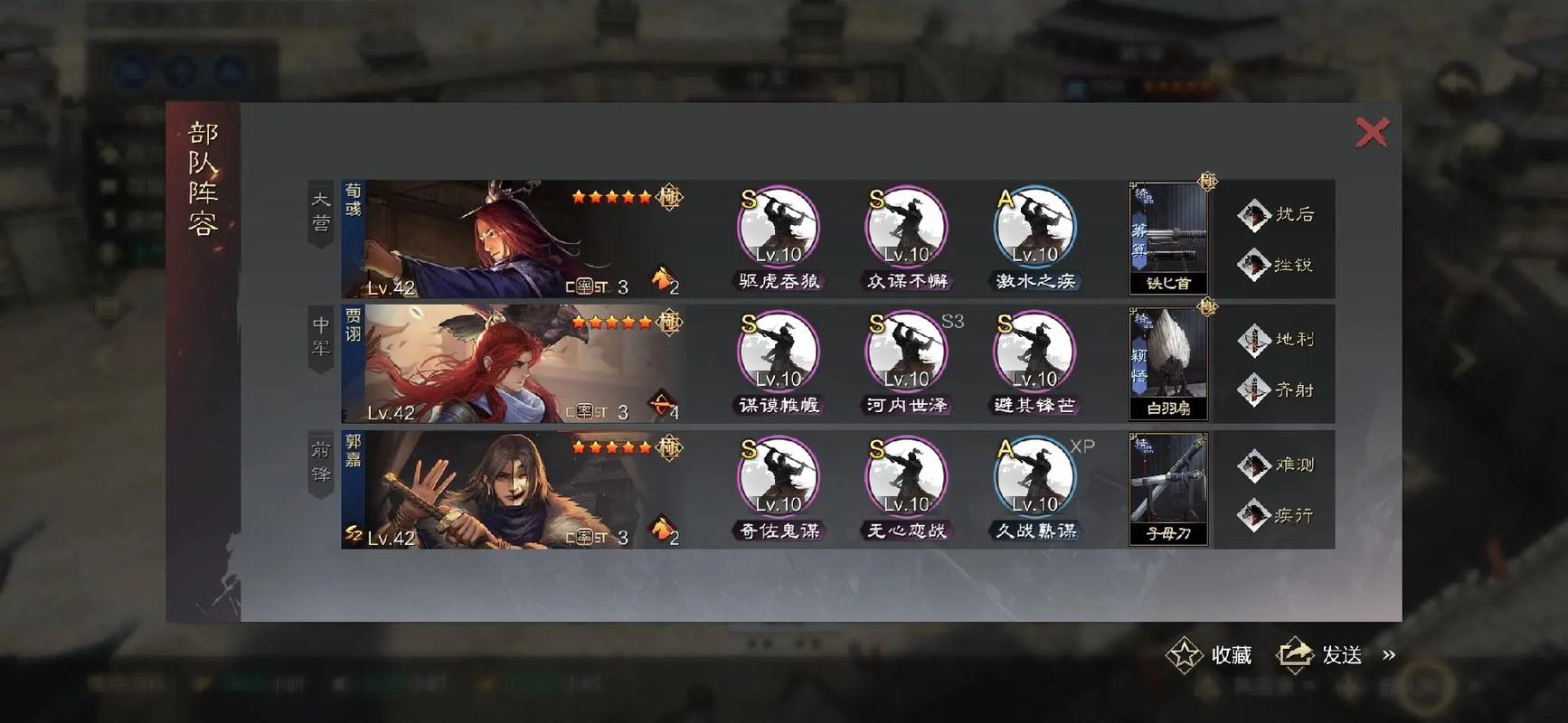Open the 白羽扇 equipment slot

(x=1168, y=363)
